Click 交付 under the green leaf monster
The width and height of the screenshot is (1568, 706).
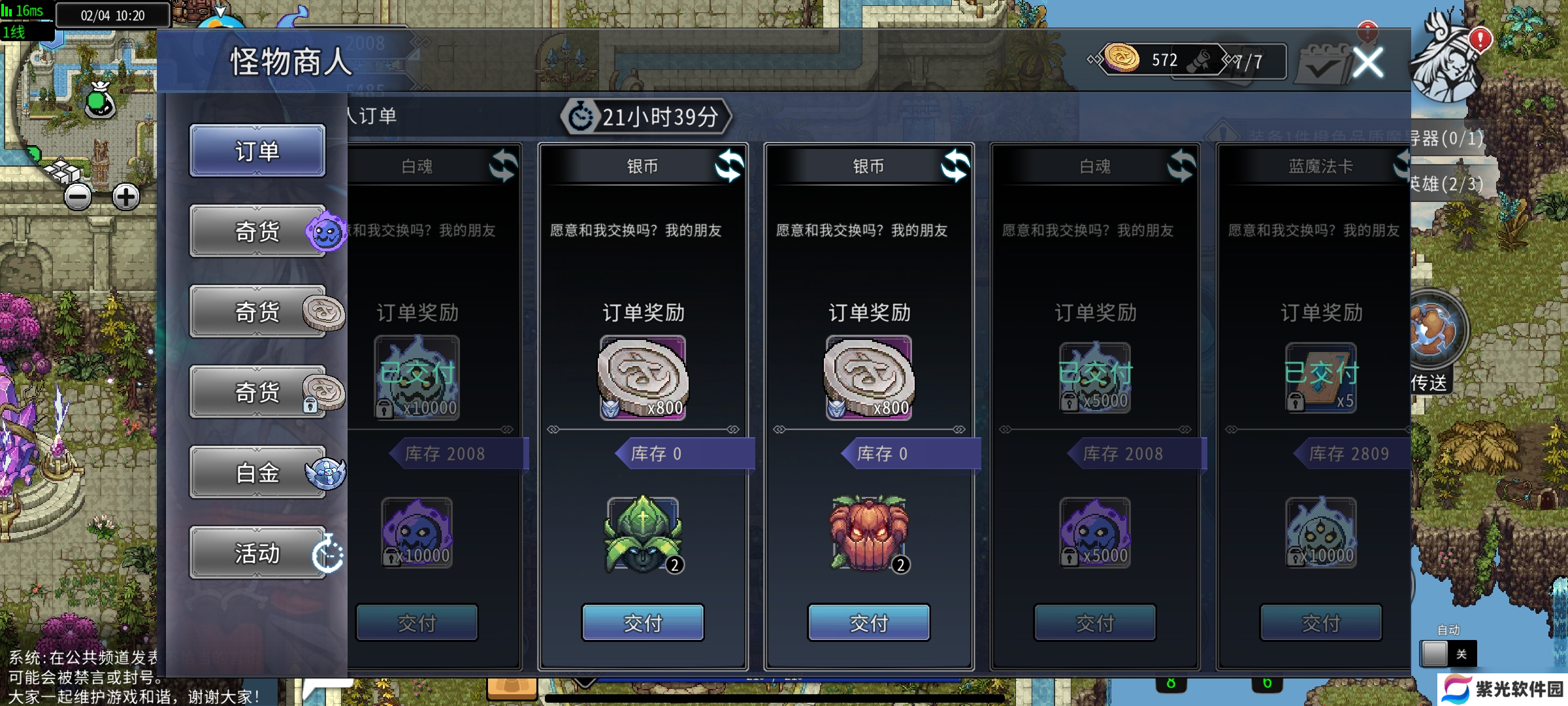(x=643, y=622)
